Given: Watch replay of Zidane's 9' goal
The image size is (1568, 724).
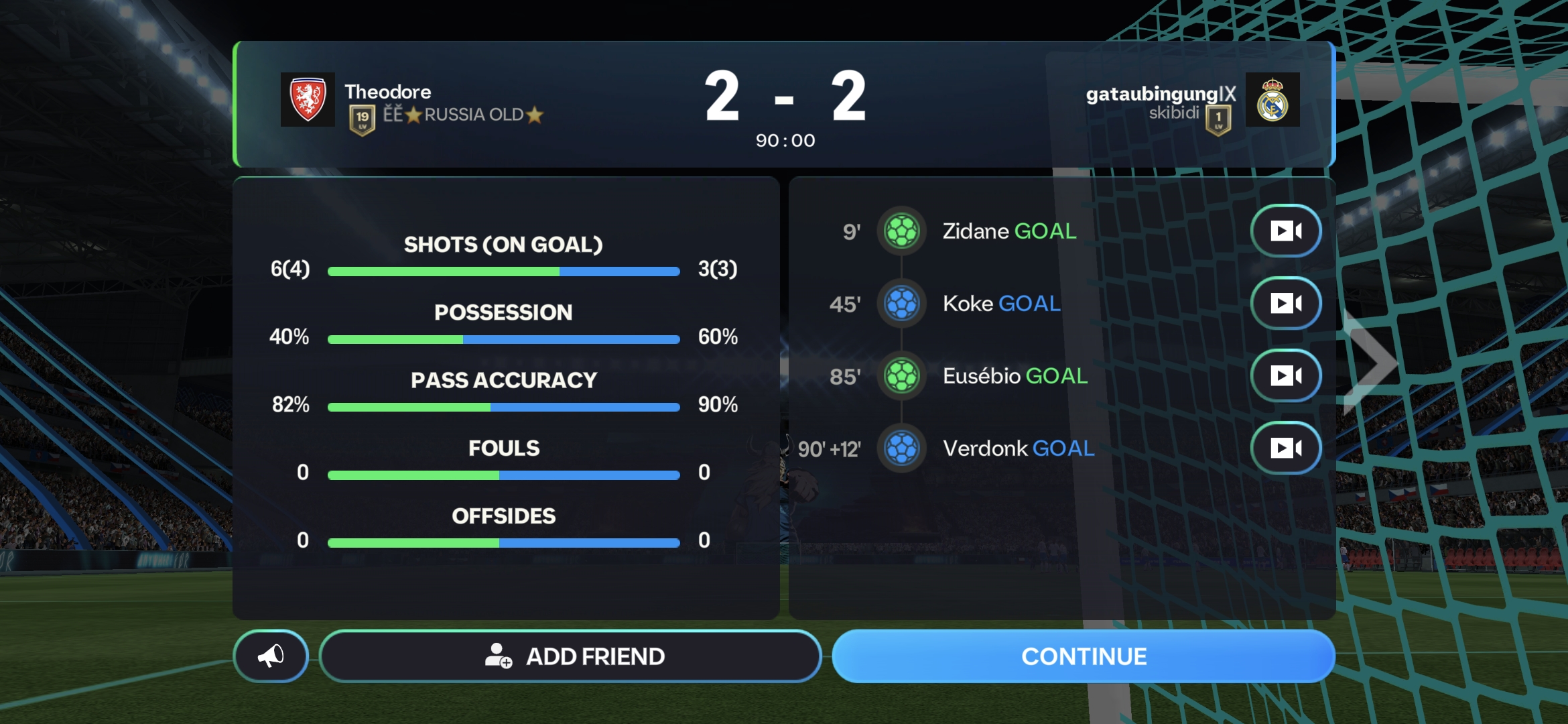Looking at the screenshot, I should pyautogui.click(x=1285, y=231).
